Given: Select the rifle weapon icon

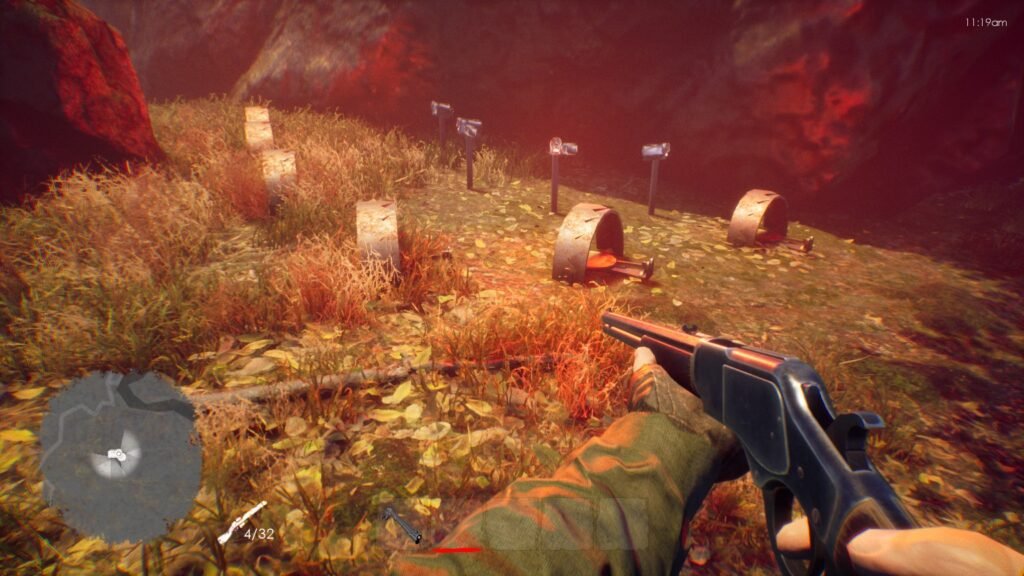Looking at the screenshot, I should 241,522.
